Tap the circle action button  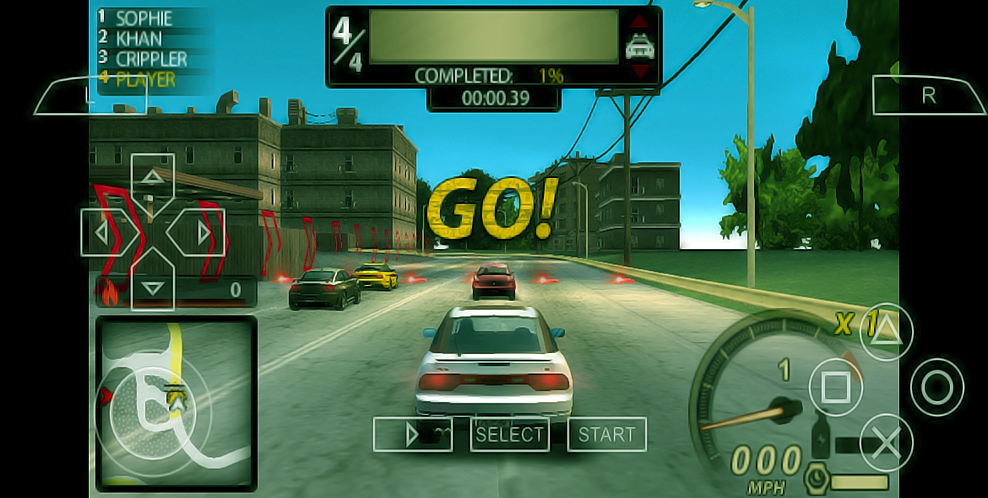pyautogui.click(x=937, y=386)
